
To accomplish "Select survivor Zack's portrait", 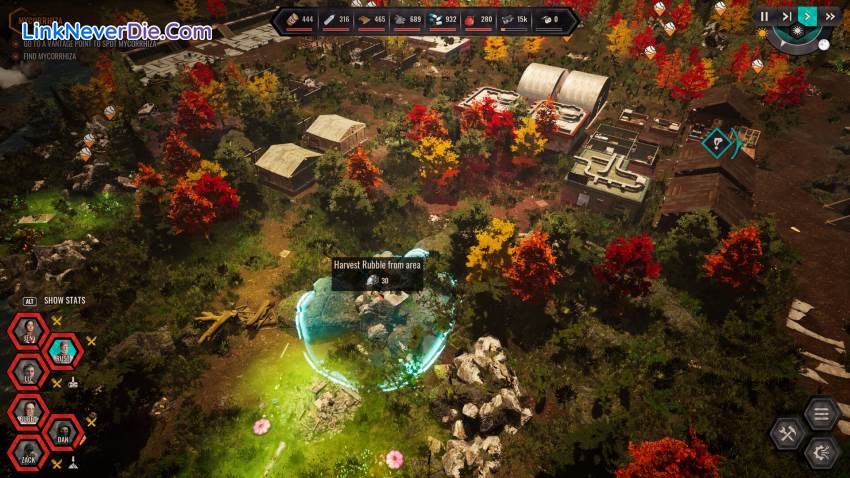I will (27, 457).
